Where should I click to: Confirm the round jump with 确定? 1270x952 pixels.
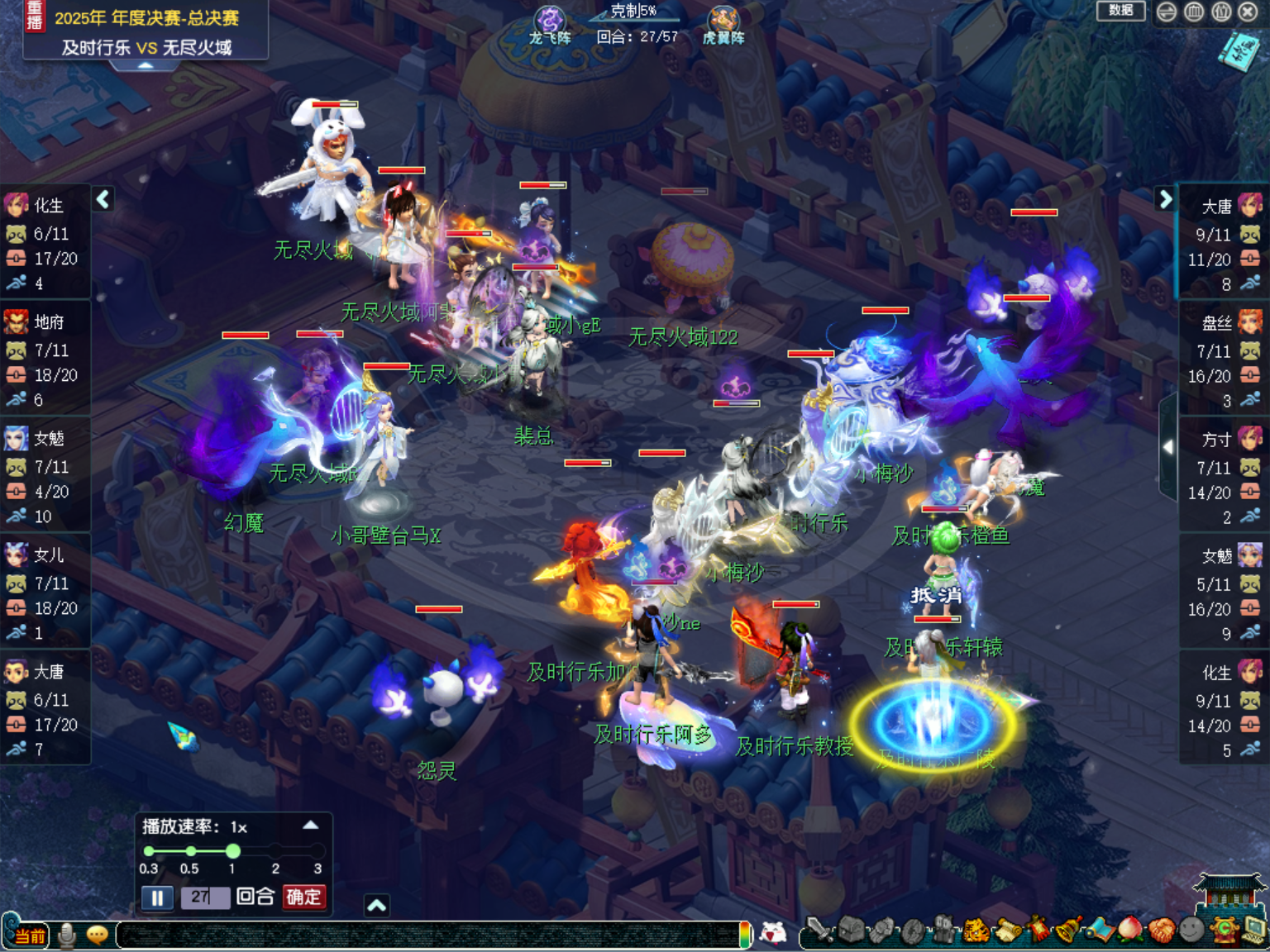point(303,897)
